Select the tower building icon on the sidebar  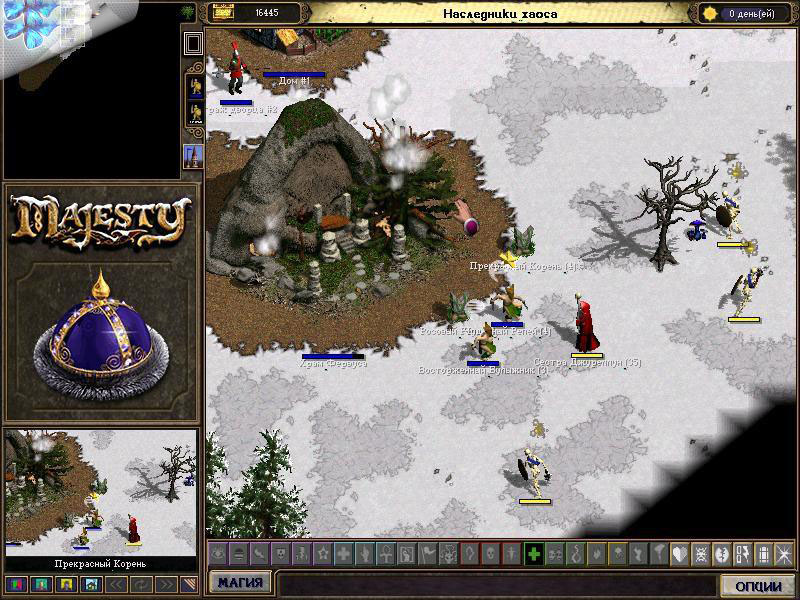click(193, 156)
